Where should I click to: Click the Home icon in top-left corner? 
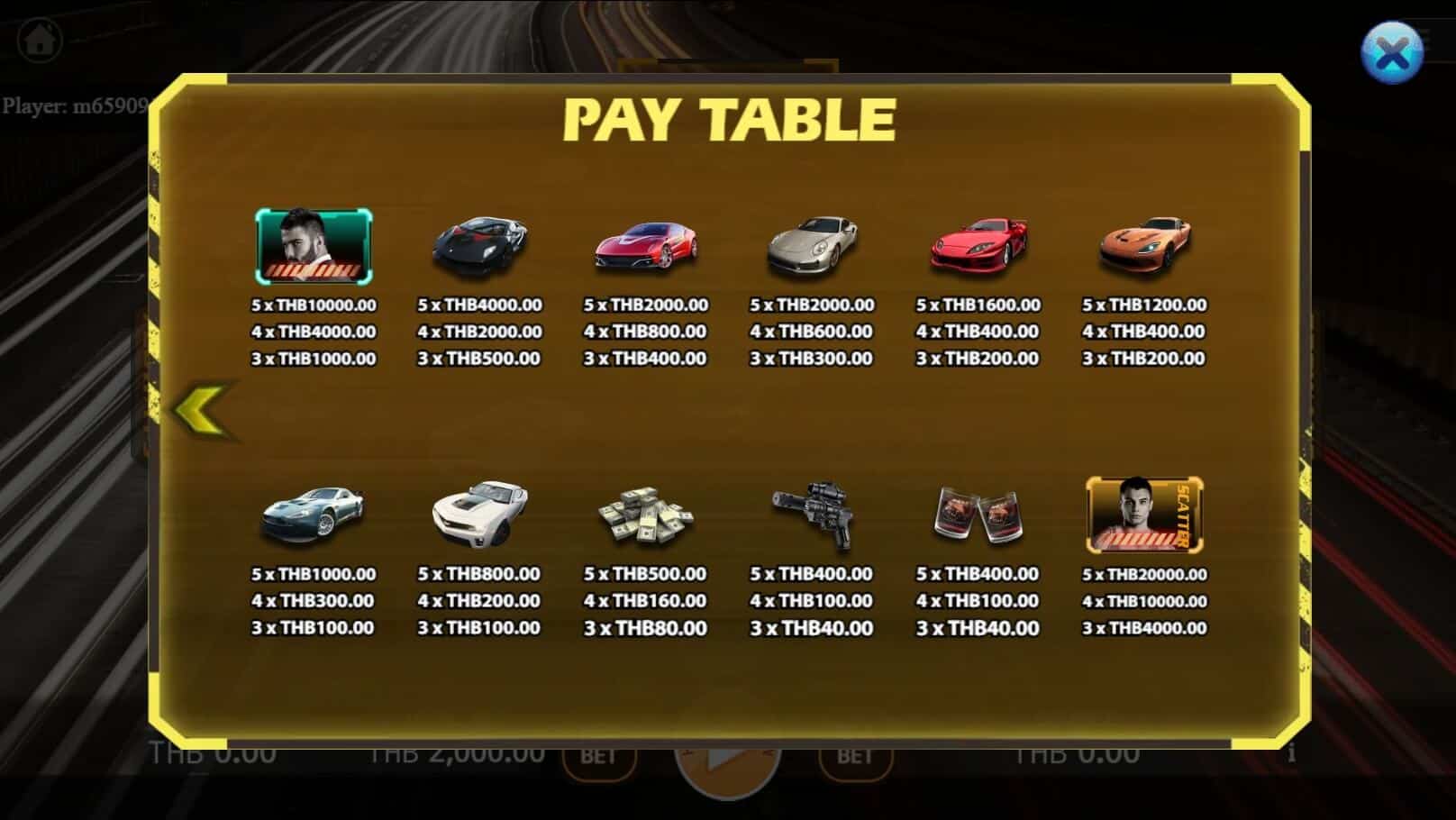[40, 40]
